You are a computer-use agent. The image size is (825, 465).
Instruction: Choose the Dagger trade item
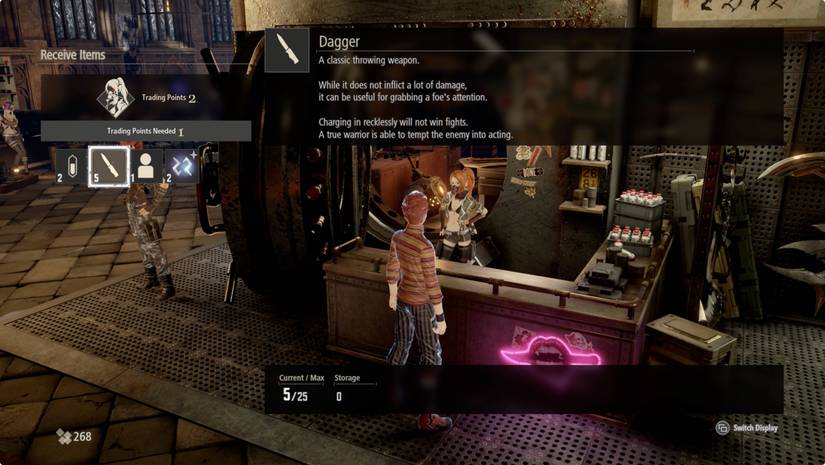point(108,165)
